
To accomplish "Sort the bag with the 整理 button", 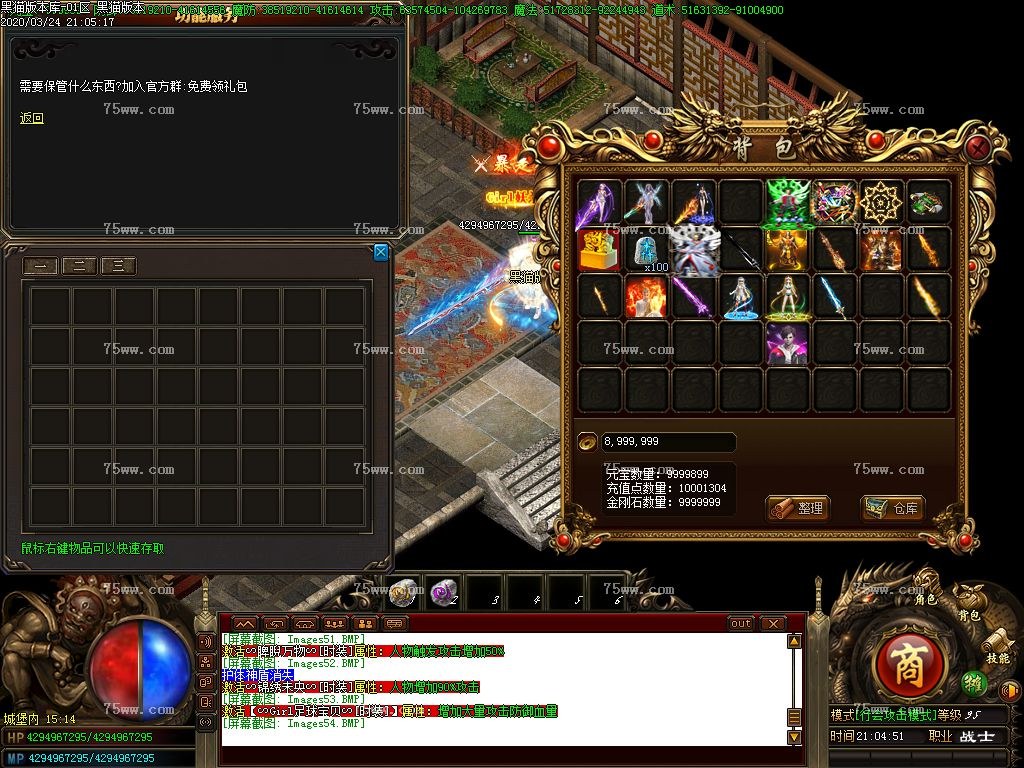I will [798, 508].
